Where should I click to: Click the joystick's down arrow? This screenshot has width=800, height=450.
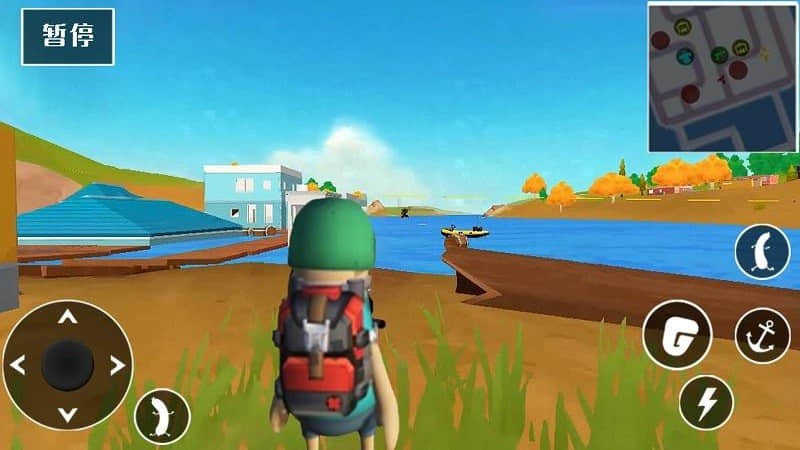coord(67,413)
